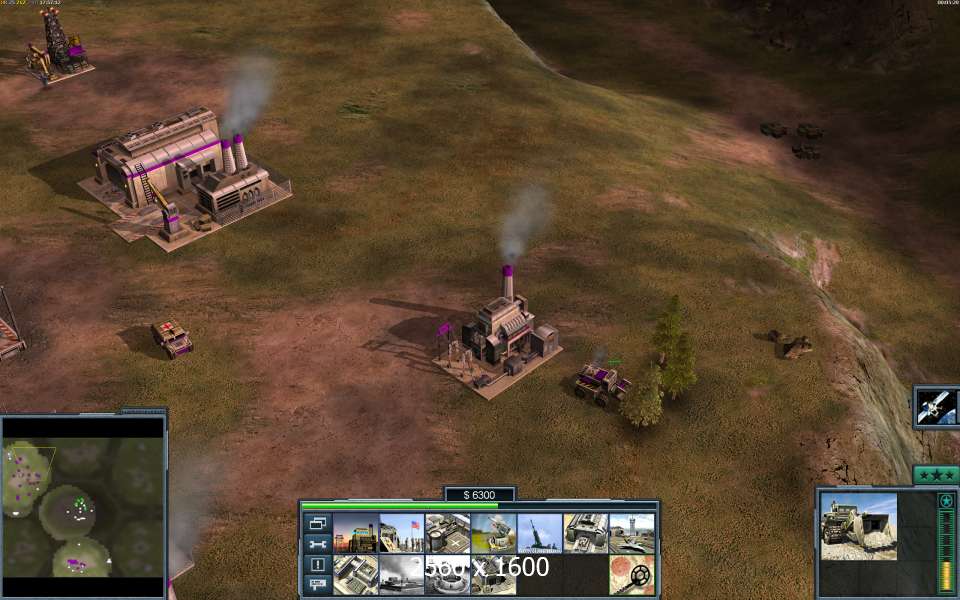Build the Patriot missile battery icon
The image size is (960, 600).
point(493,533)
